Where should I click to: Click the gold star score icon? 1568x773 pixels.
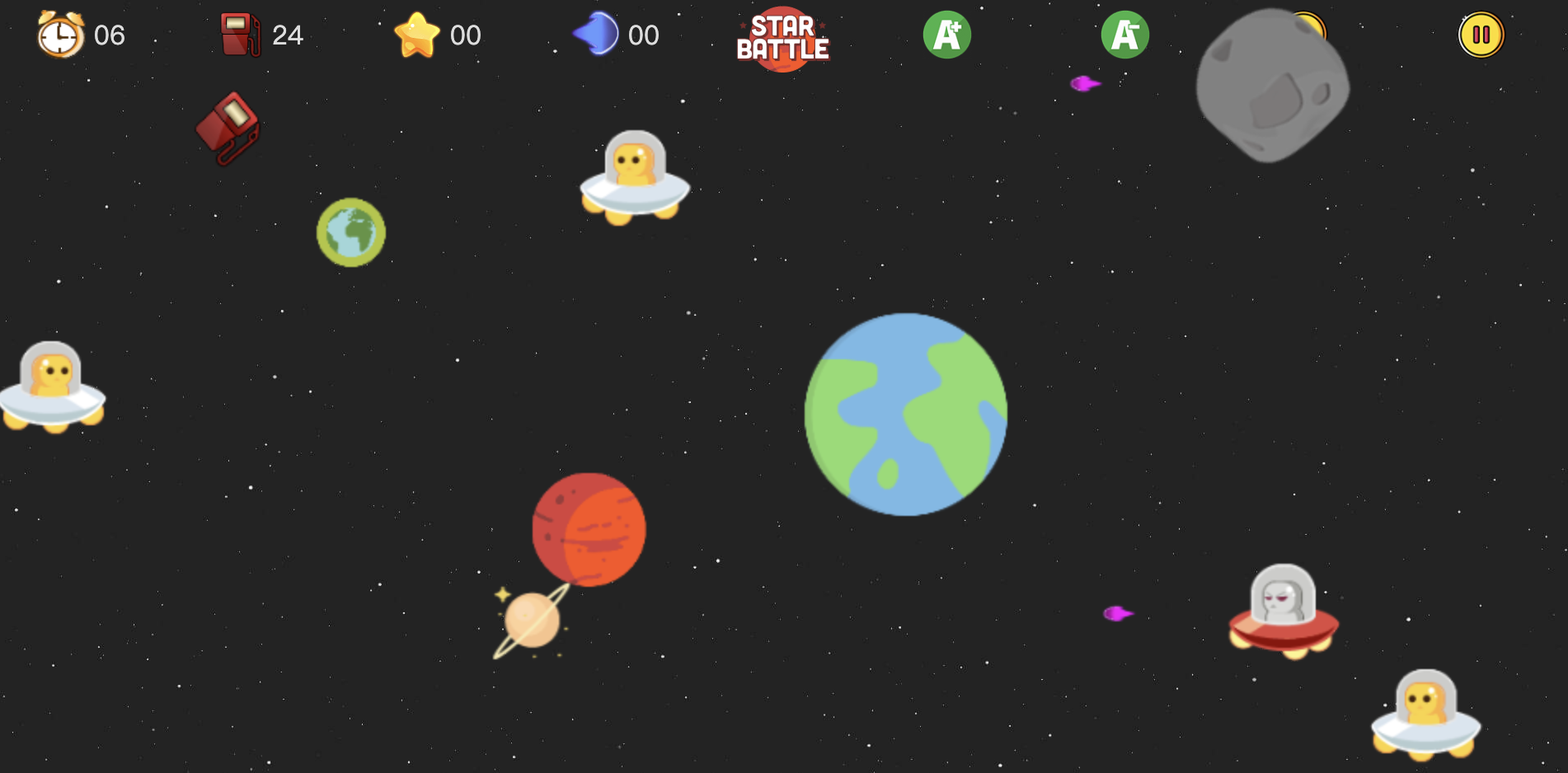tap(418, 35)
